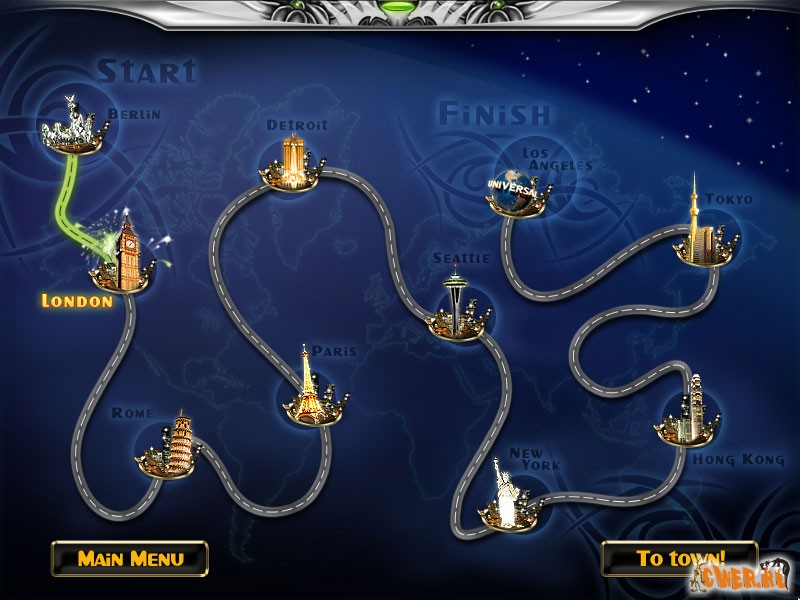Viewport: 800px width, 600px height.
Task: Choose the Los Angeles Universal globe node
Action: [x=516, y=189]
